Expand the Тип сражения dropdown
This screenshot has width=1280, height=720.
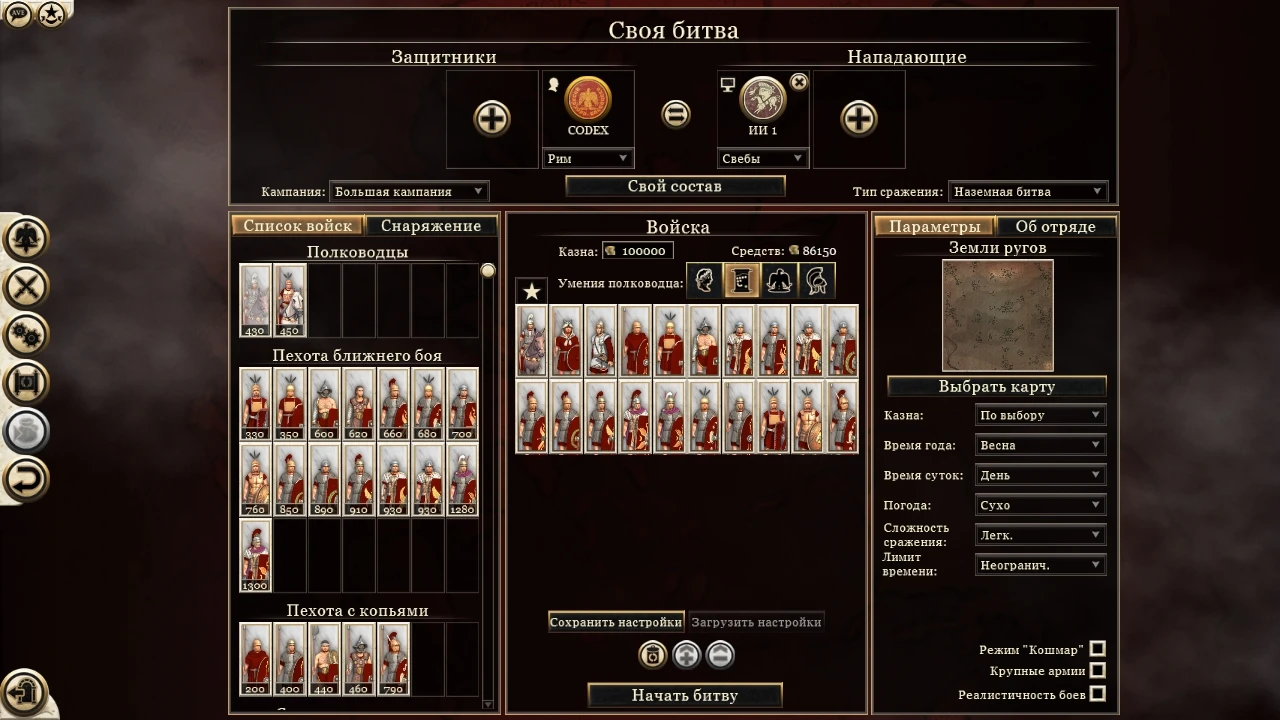click(x=1030, y=191)
